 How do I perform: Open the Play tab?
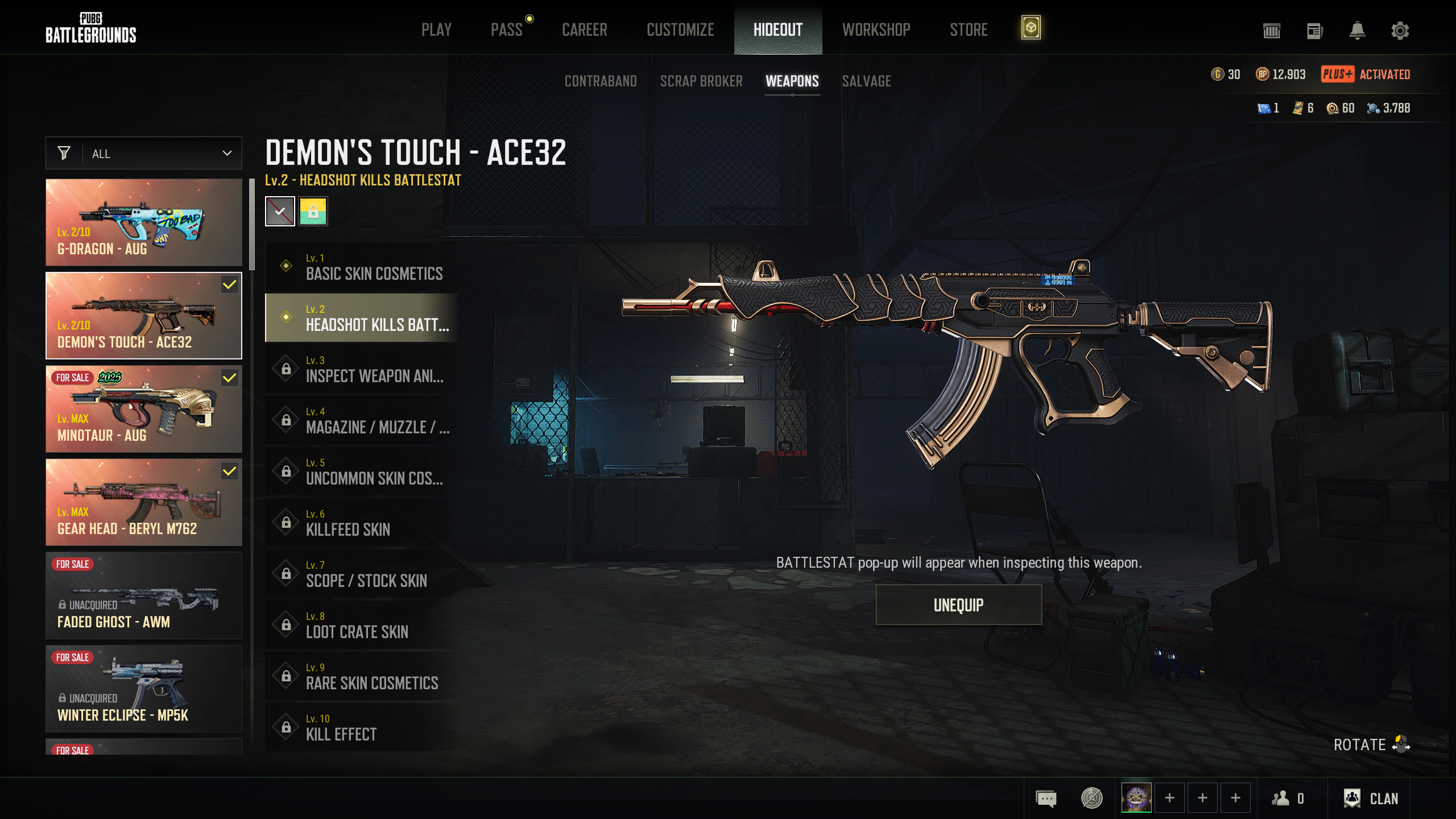[436, 30]
